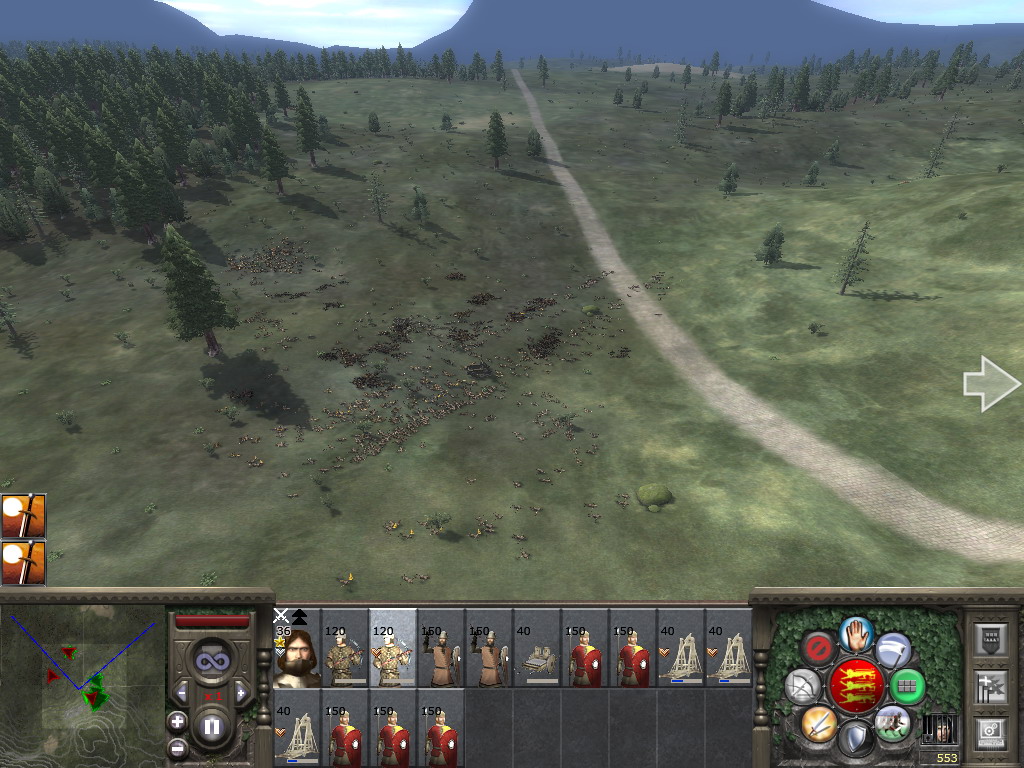
Task: Activate the open hand order button
Action: (857, 633)
